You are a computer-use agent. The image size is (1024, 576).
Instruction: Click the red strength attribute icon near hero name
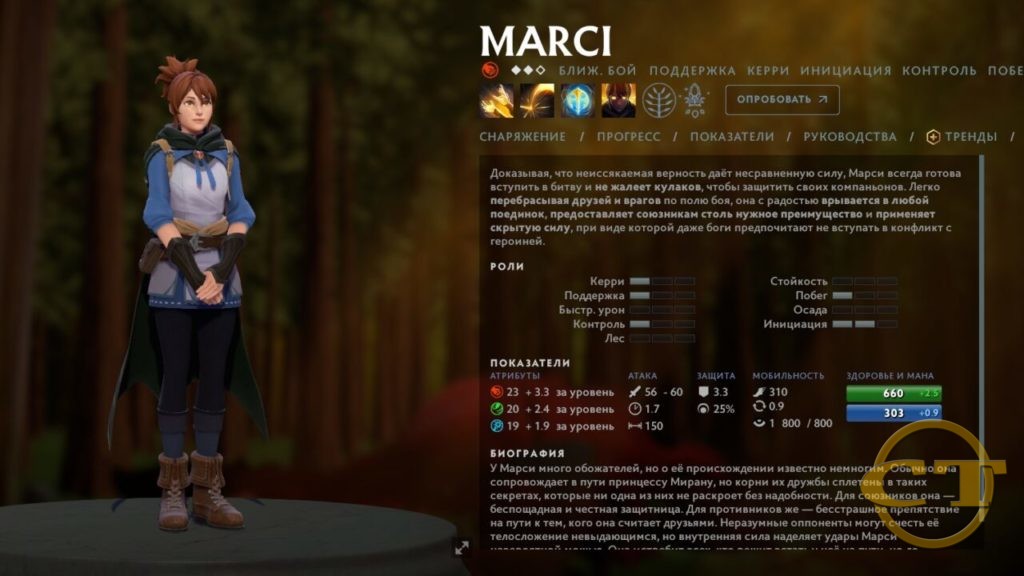pyautogui.click(x=489, y=71)
